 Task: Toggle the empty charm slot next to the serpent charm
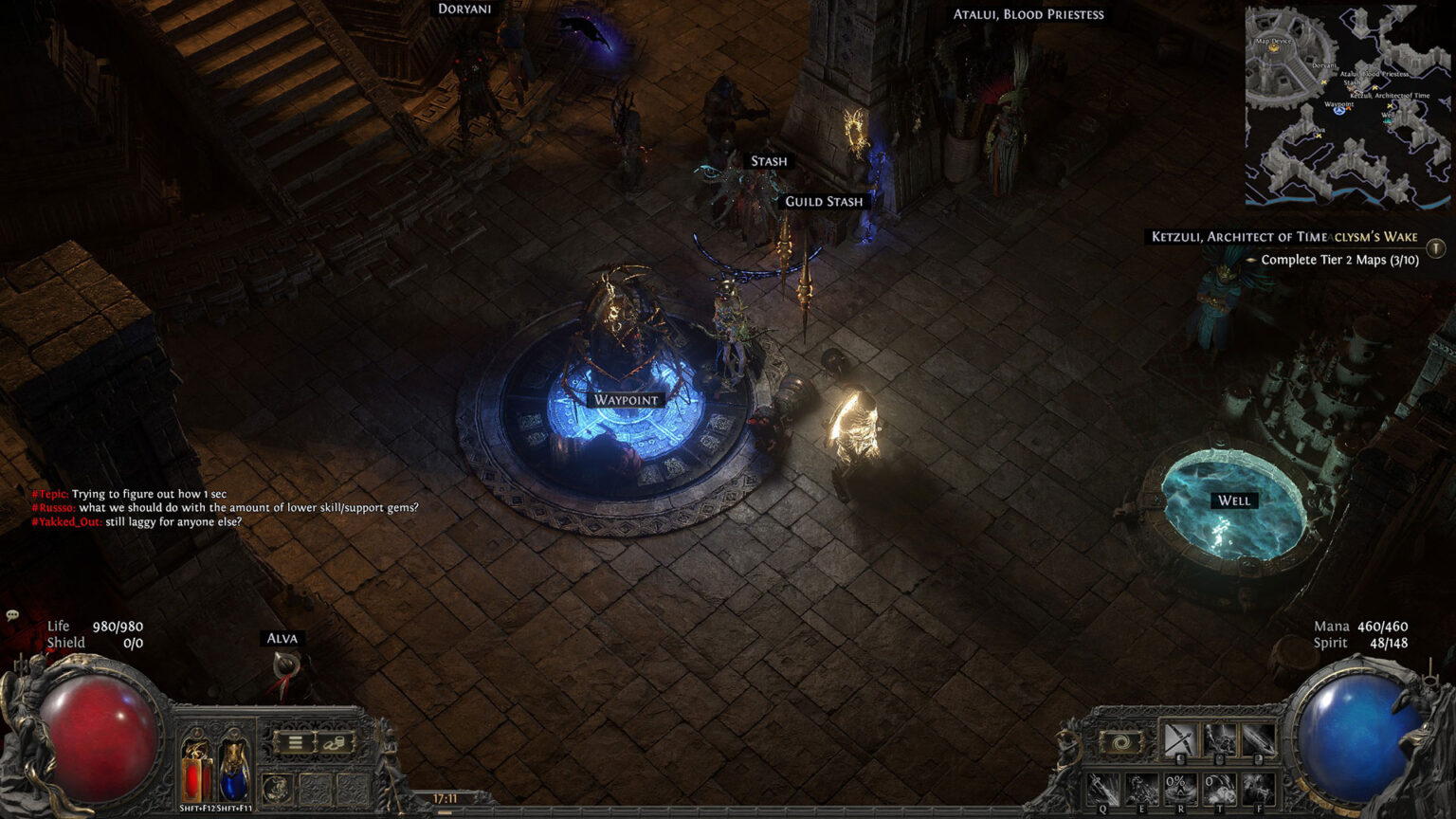pos(315,788)
